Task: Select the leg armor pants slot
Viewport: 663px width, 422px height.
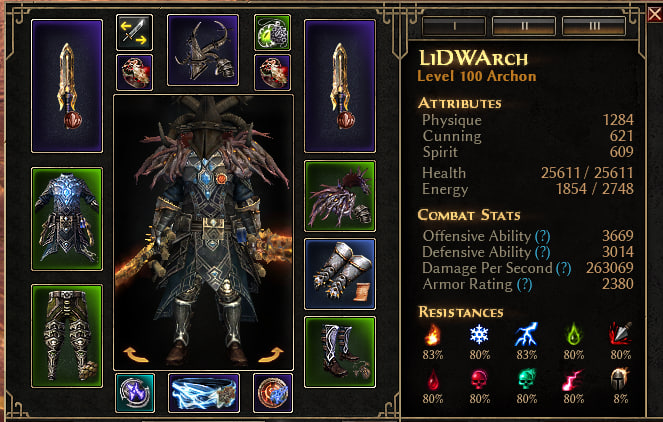Action: coord(66,335)
